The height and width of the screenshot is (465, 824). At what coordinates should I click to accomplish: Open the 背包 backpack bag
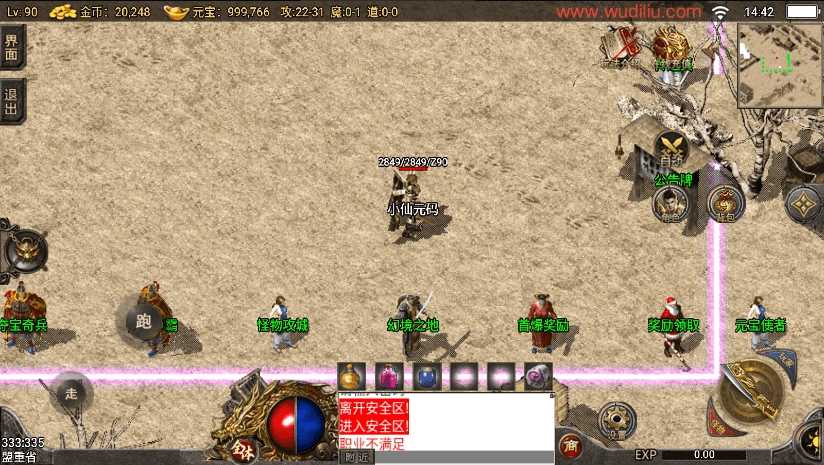pyautogui.click(x=725, y=204)
